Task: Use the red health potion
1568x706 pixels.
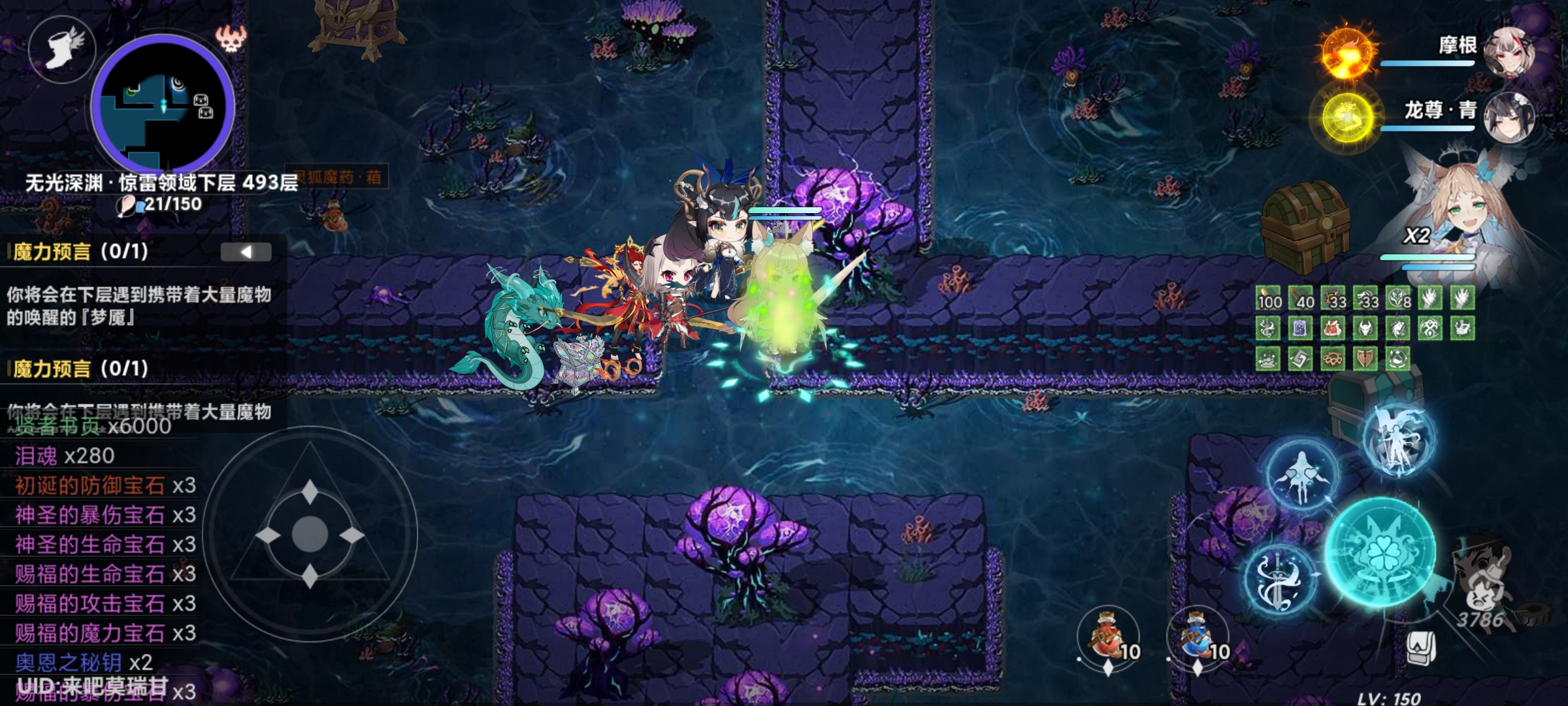Action: (x=1108, y=635)
